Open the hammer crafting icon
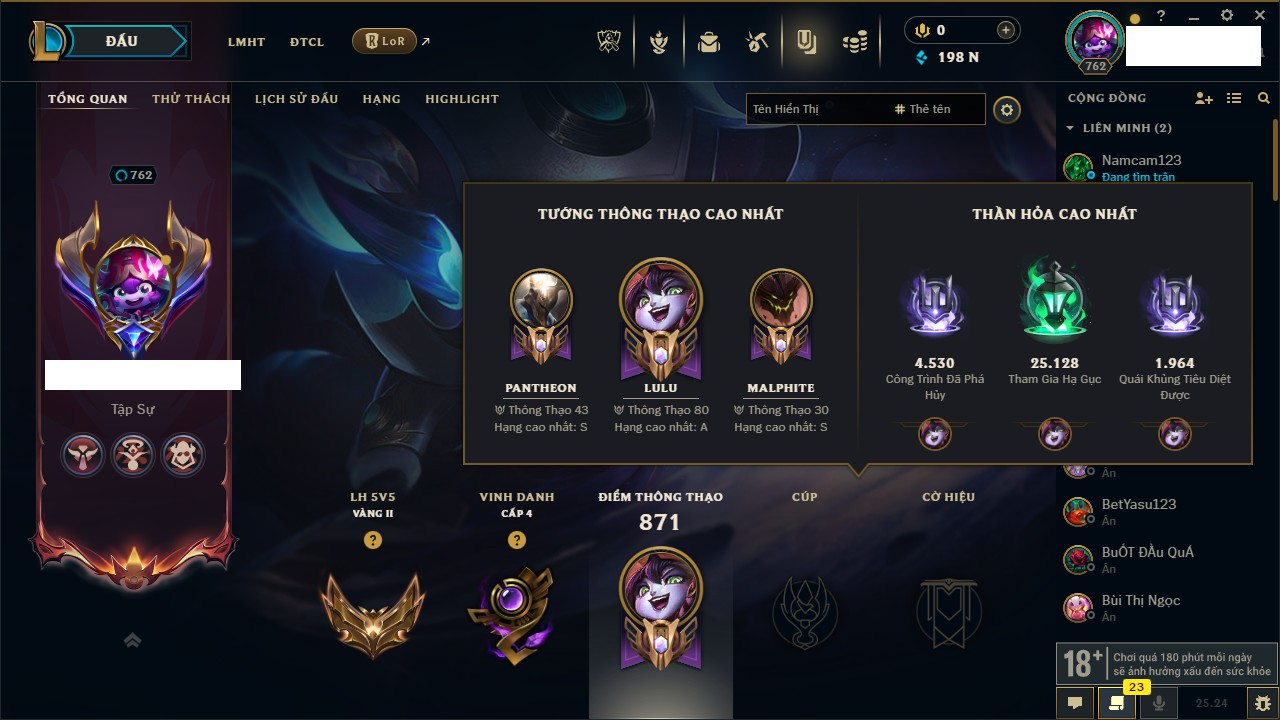1280x720 pixels. click(757, 42)
